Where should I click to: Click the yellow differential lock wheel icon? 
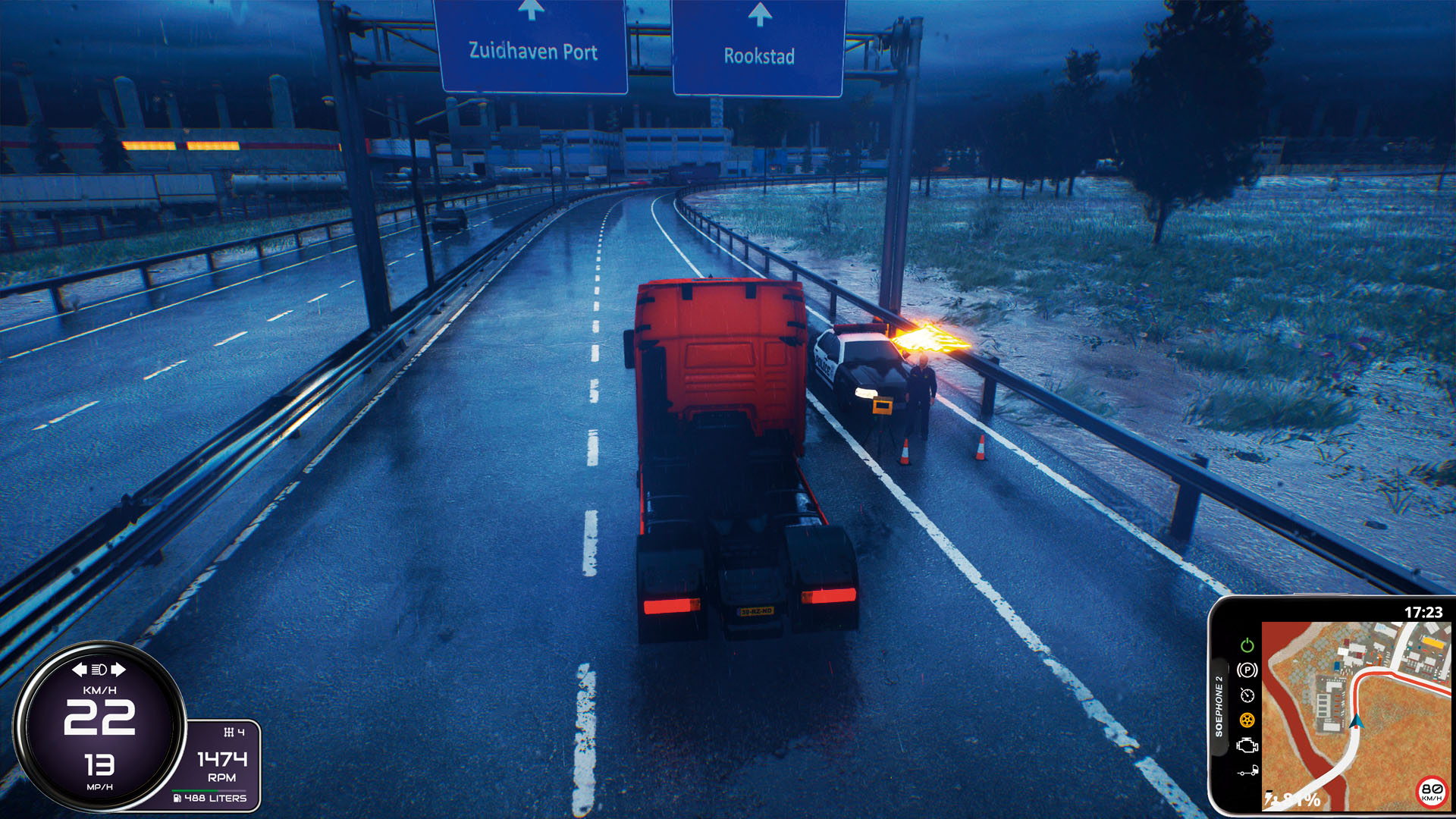1247,720
